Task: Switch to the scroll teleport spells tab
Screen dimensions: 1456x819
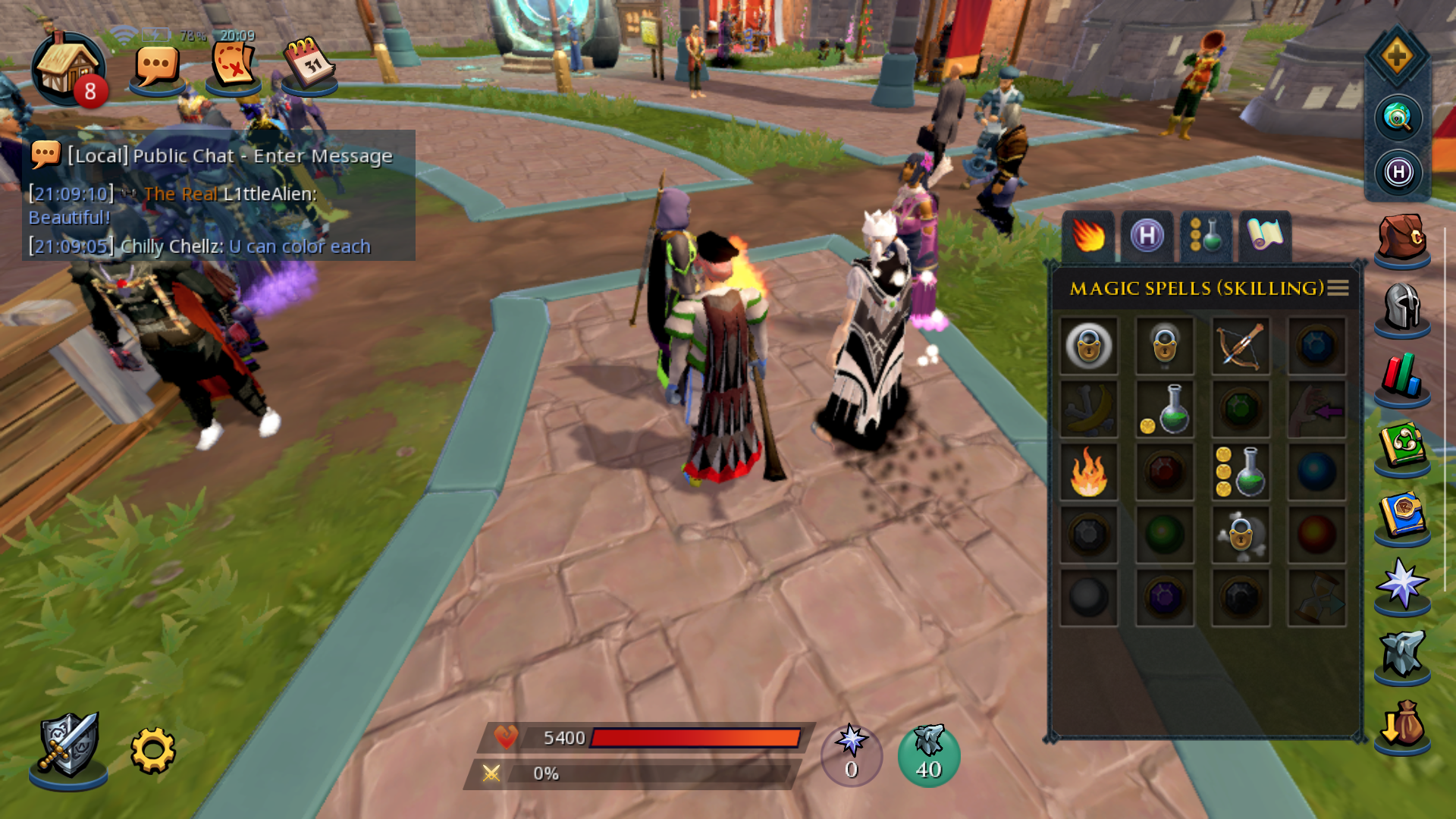Action: click(1265, 236)
